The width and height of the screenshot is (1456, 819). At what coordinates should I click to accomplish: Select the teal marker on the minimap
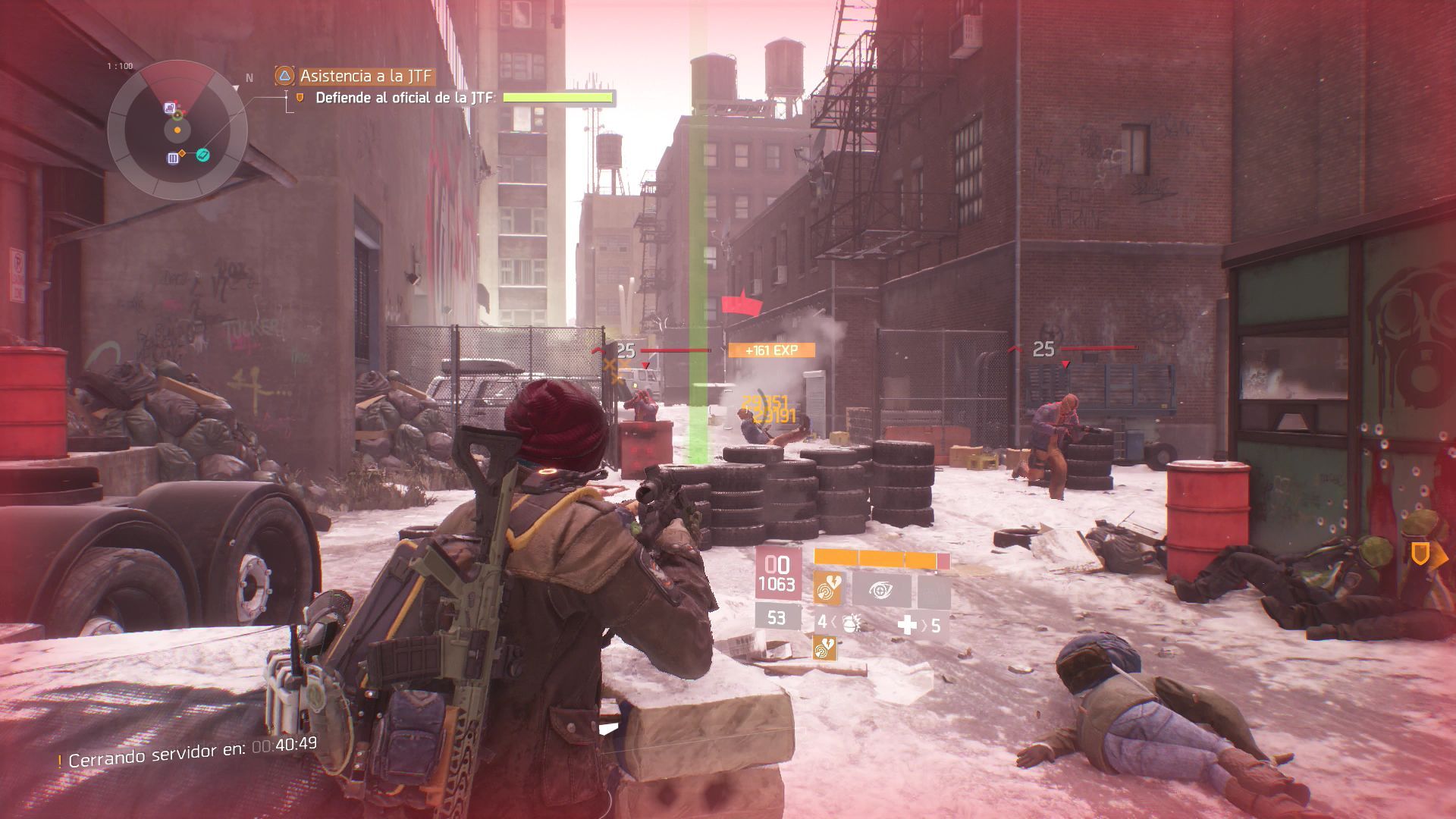(x=202, y=155)
